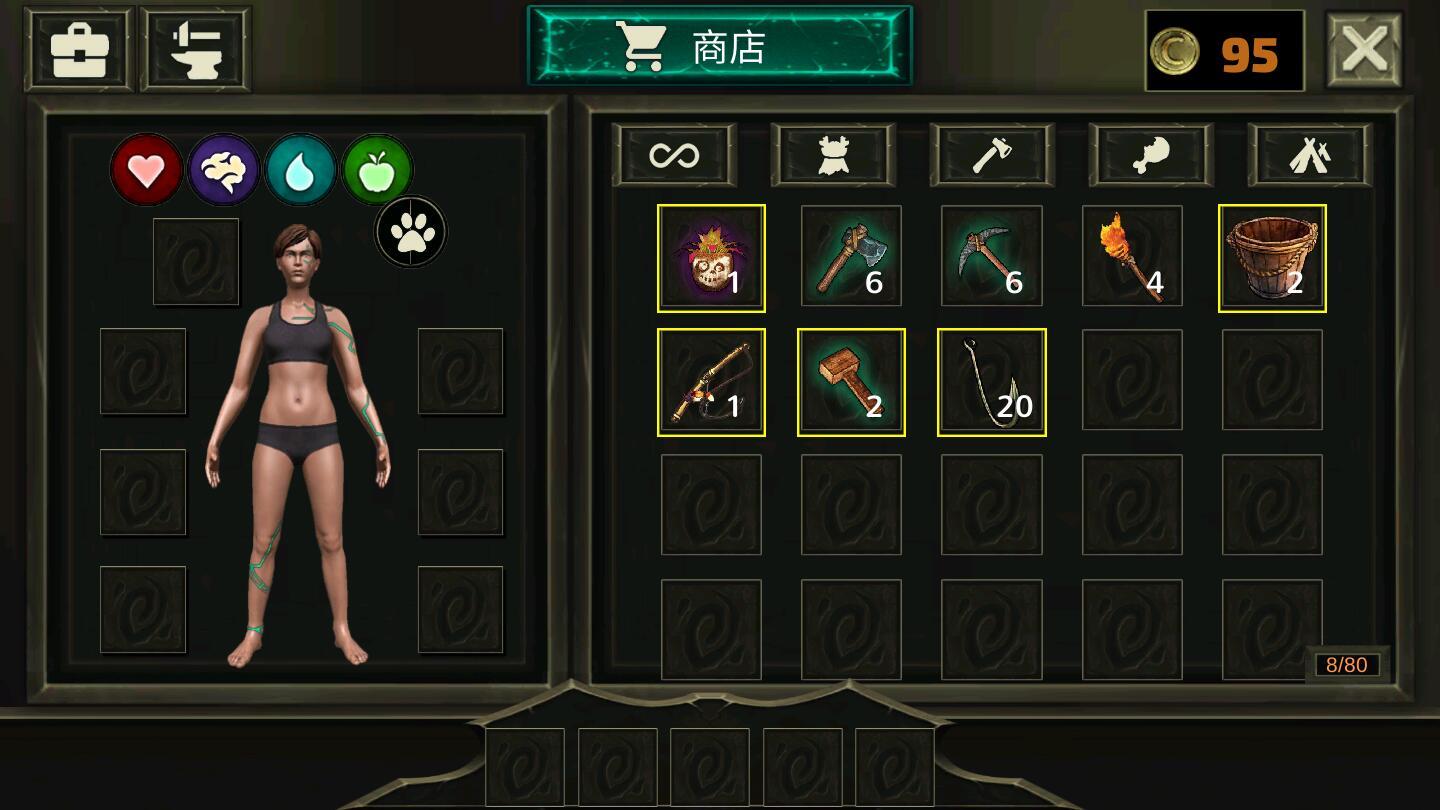Open the paw print pet icon
This screenshot has height=810, width=1440.
[x=411, y=232]
